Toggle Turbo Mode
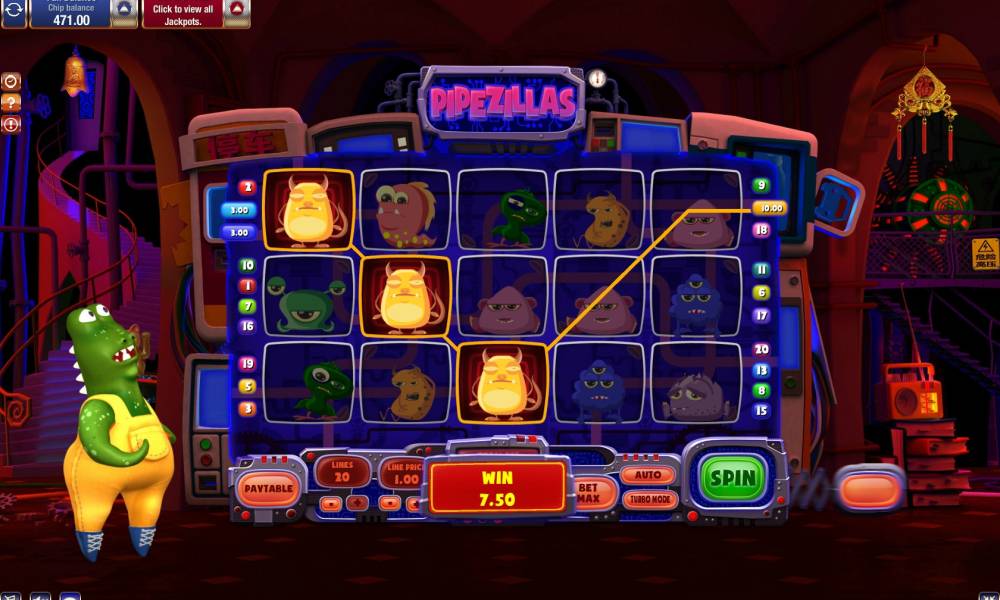Viewport: 1000px width, 600px height. [x=648, y=499]
